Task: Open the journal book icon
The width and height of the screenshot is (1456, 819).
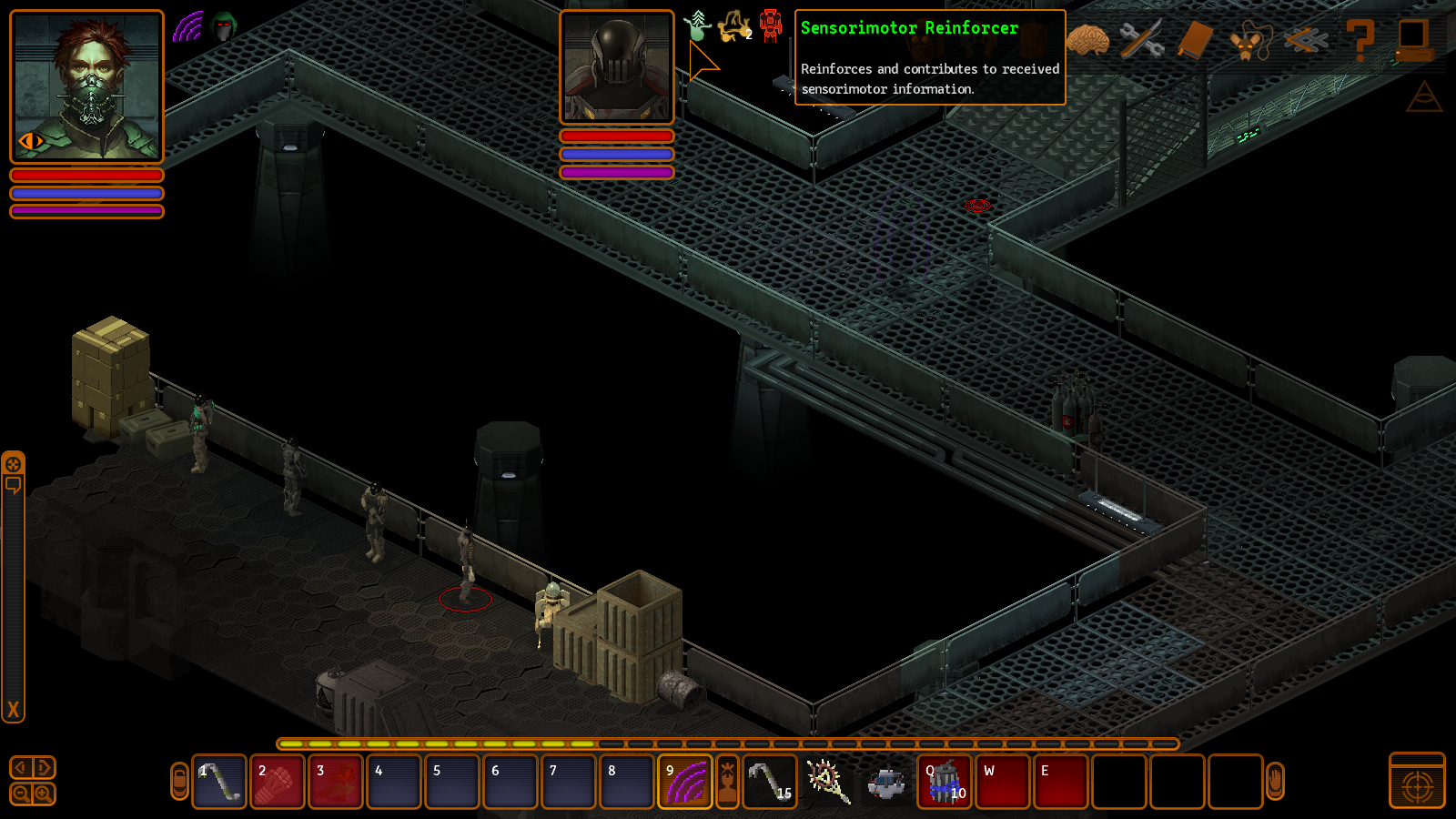Action: pos(1195,40)
